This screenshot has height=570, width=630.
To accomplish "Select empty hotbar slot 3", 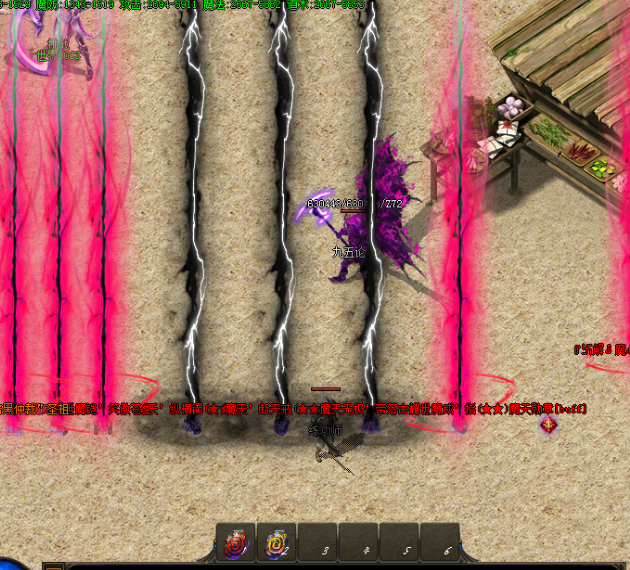I will pyautogui.click(x=318, y=543).
